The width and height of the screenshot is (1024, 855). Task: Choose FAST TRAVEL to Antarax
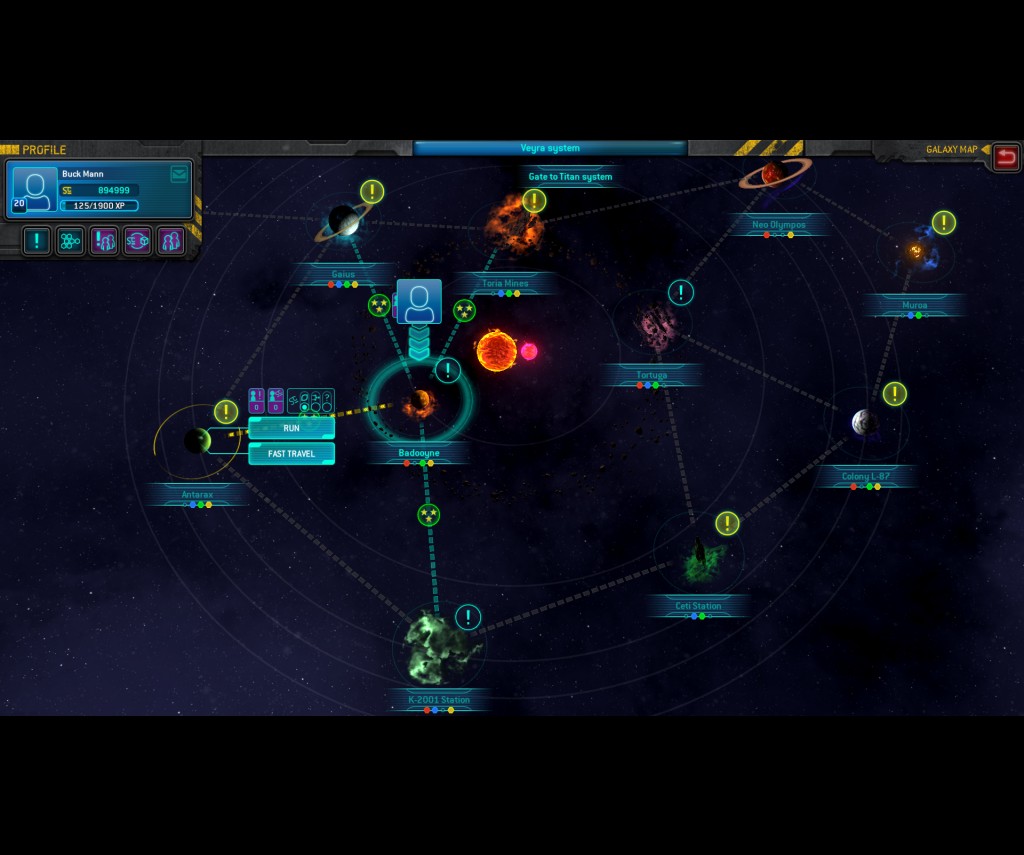[291, 454]
